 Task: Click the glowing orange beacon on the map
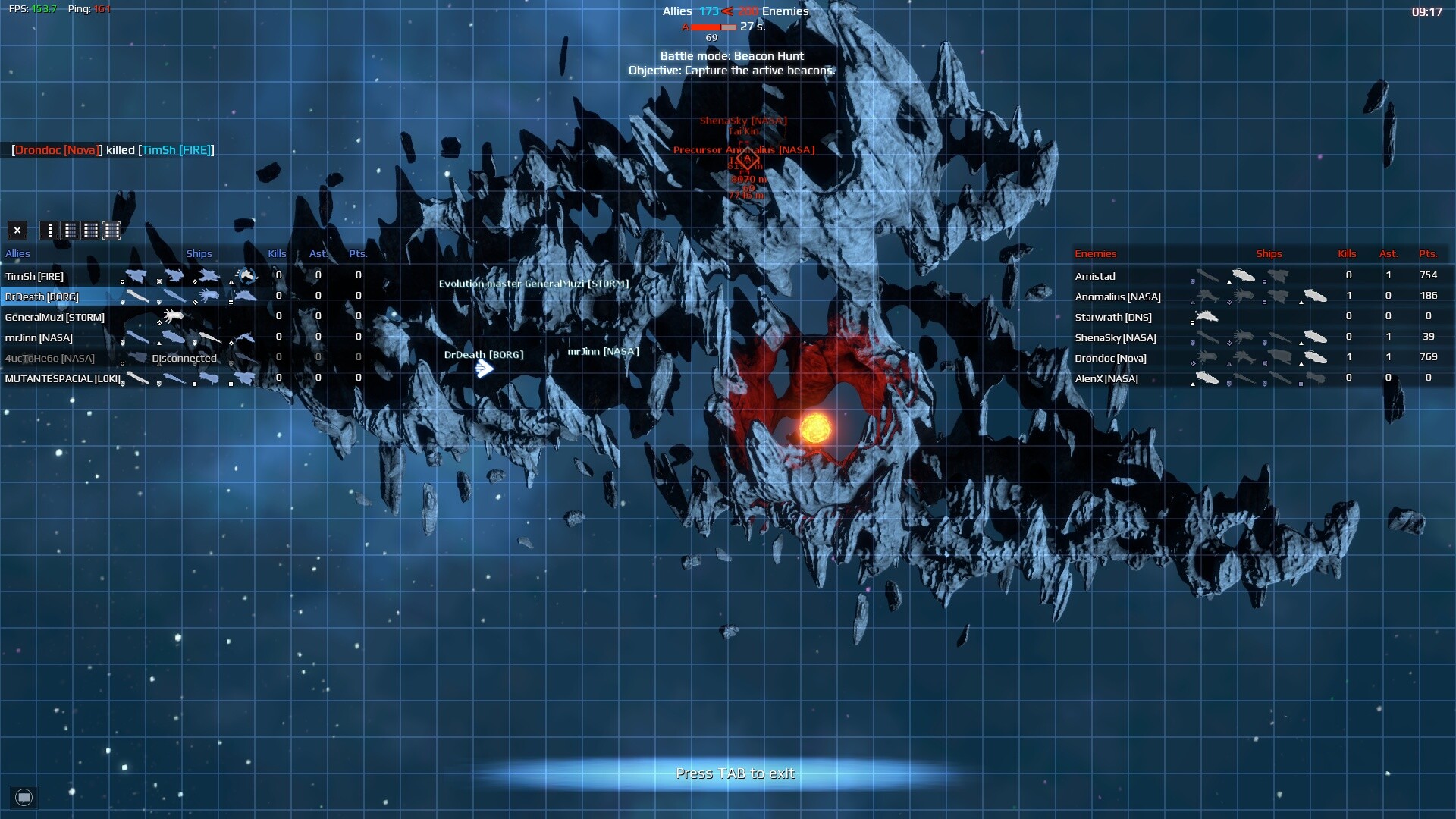pos(815,428)
